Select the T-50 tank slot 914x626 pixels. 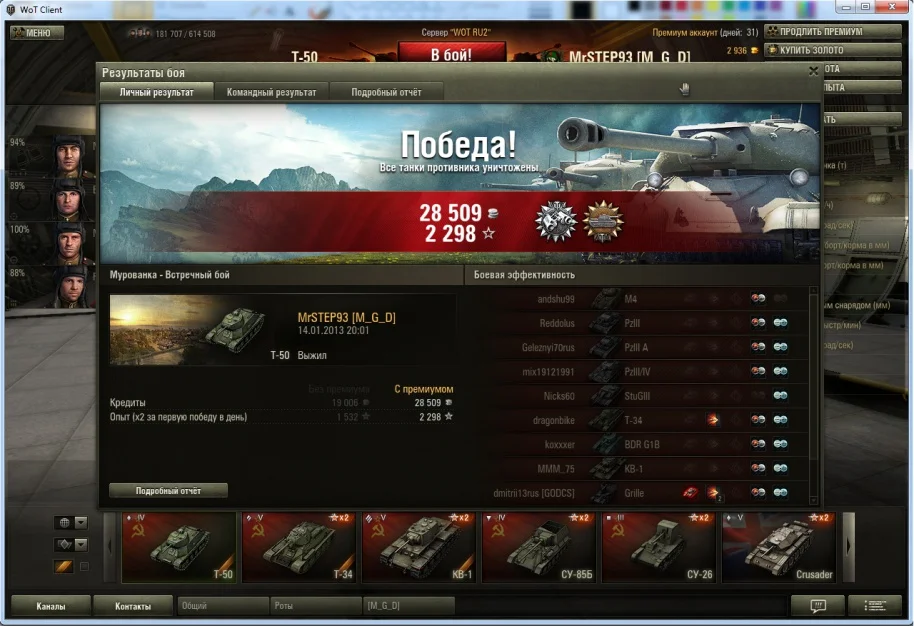pyautogui.click(x=180, y=547)
